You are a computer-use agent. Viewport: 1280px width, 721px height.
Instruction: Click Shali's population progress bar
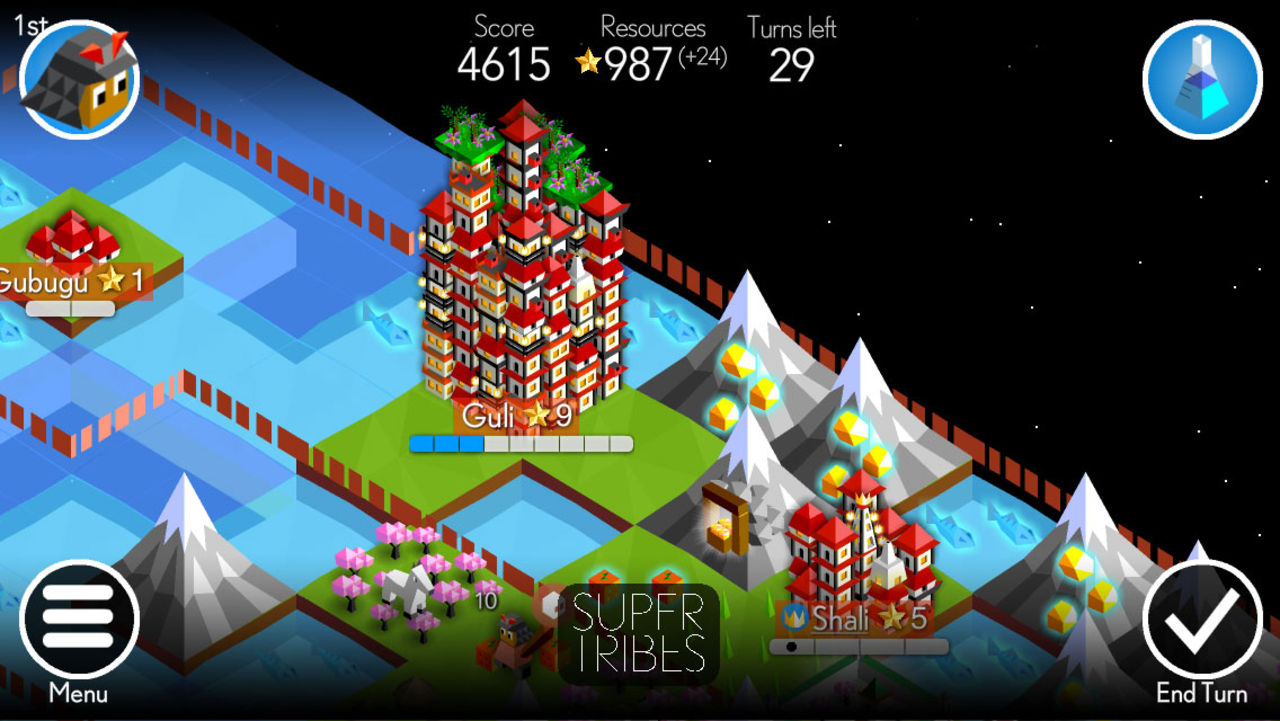click(860, 644)
